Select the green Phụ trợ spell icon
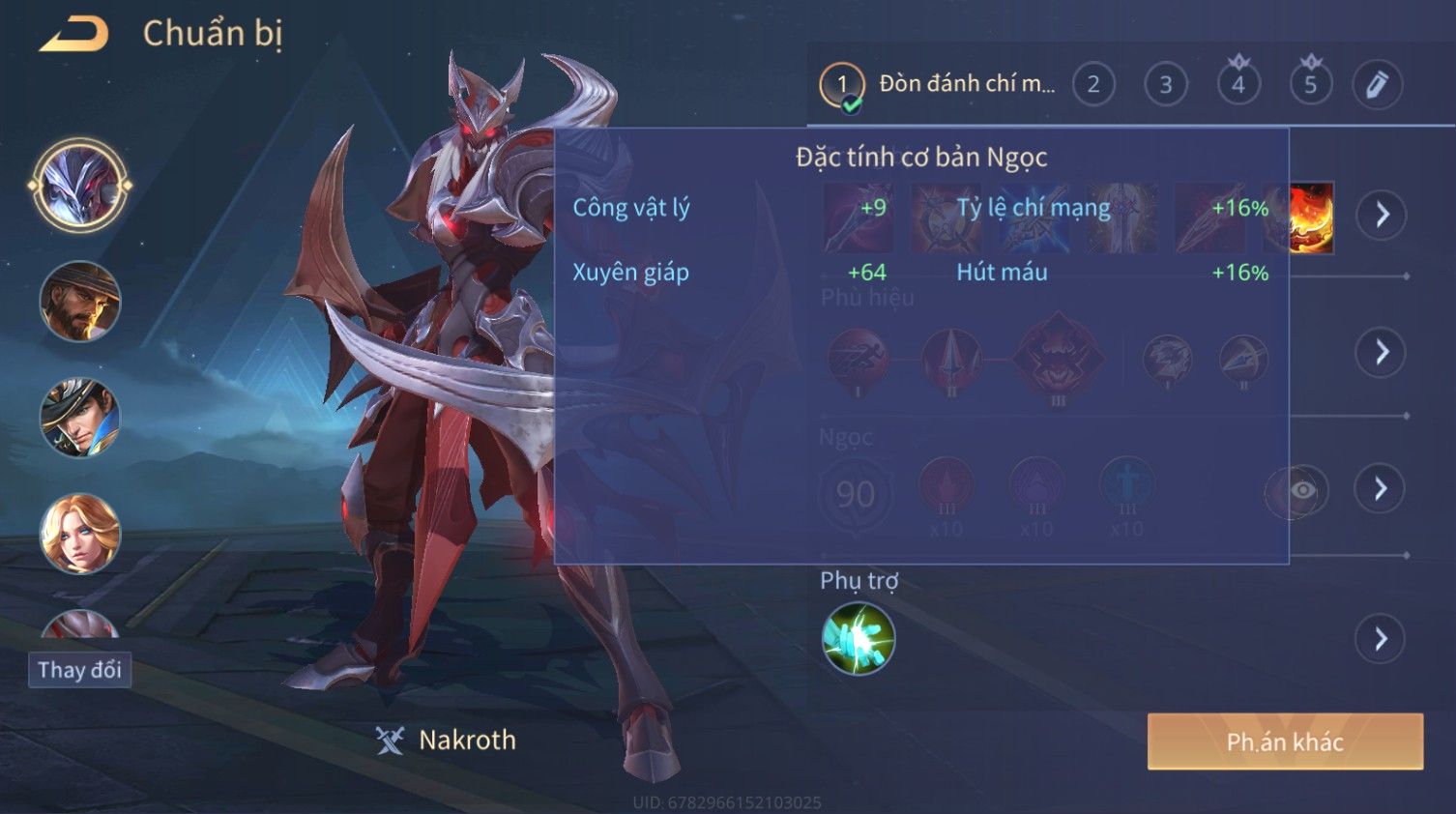The width and height of the screenshot is (1456, 814). pyautogui.click(x=858, y=639)
